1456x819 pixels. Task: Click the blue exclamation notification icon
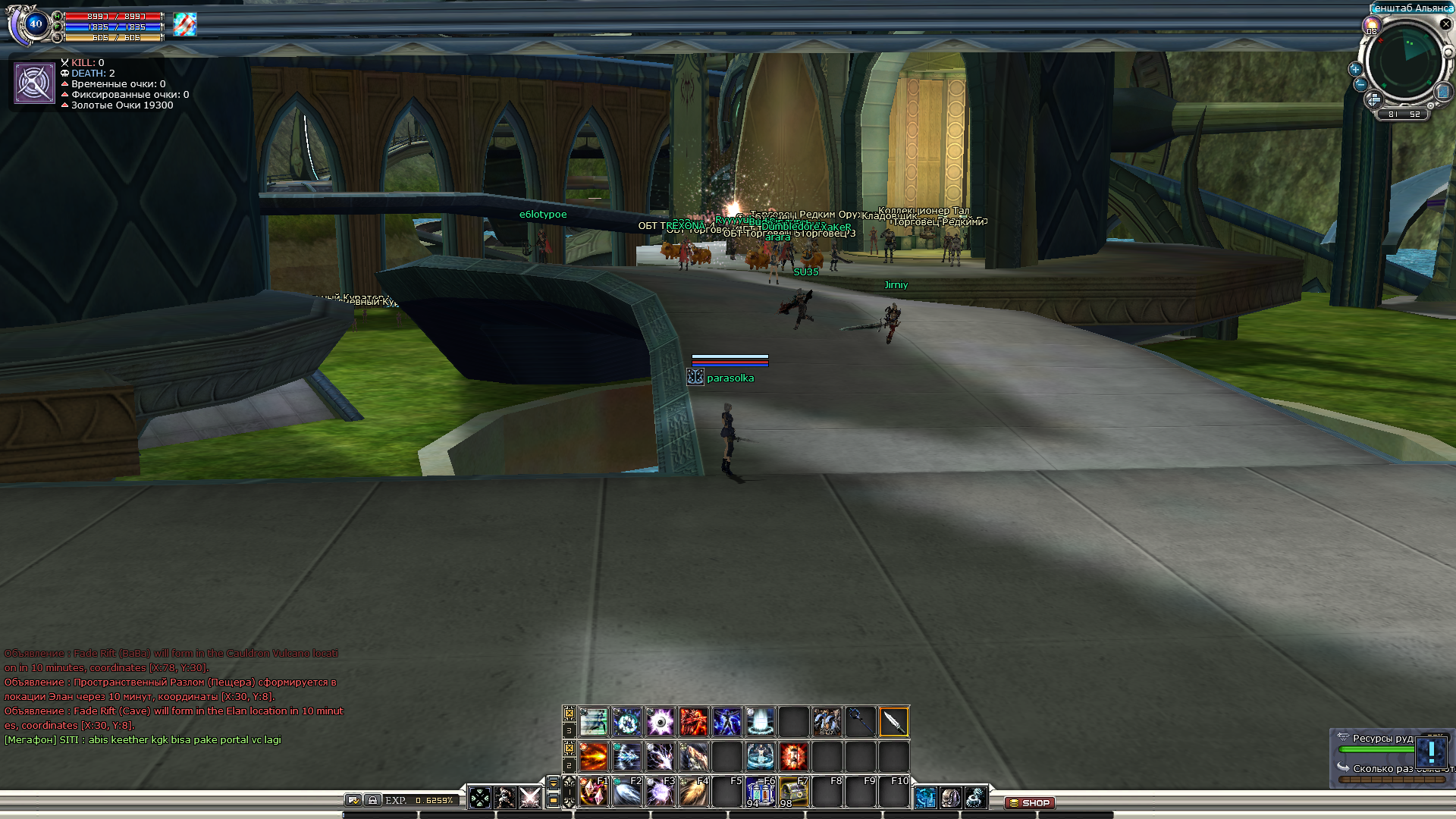(1431, 752)
